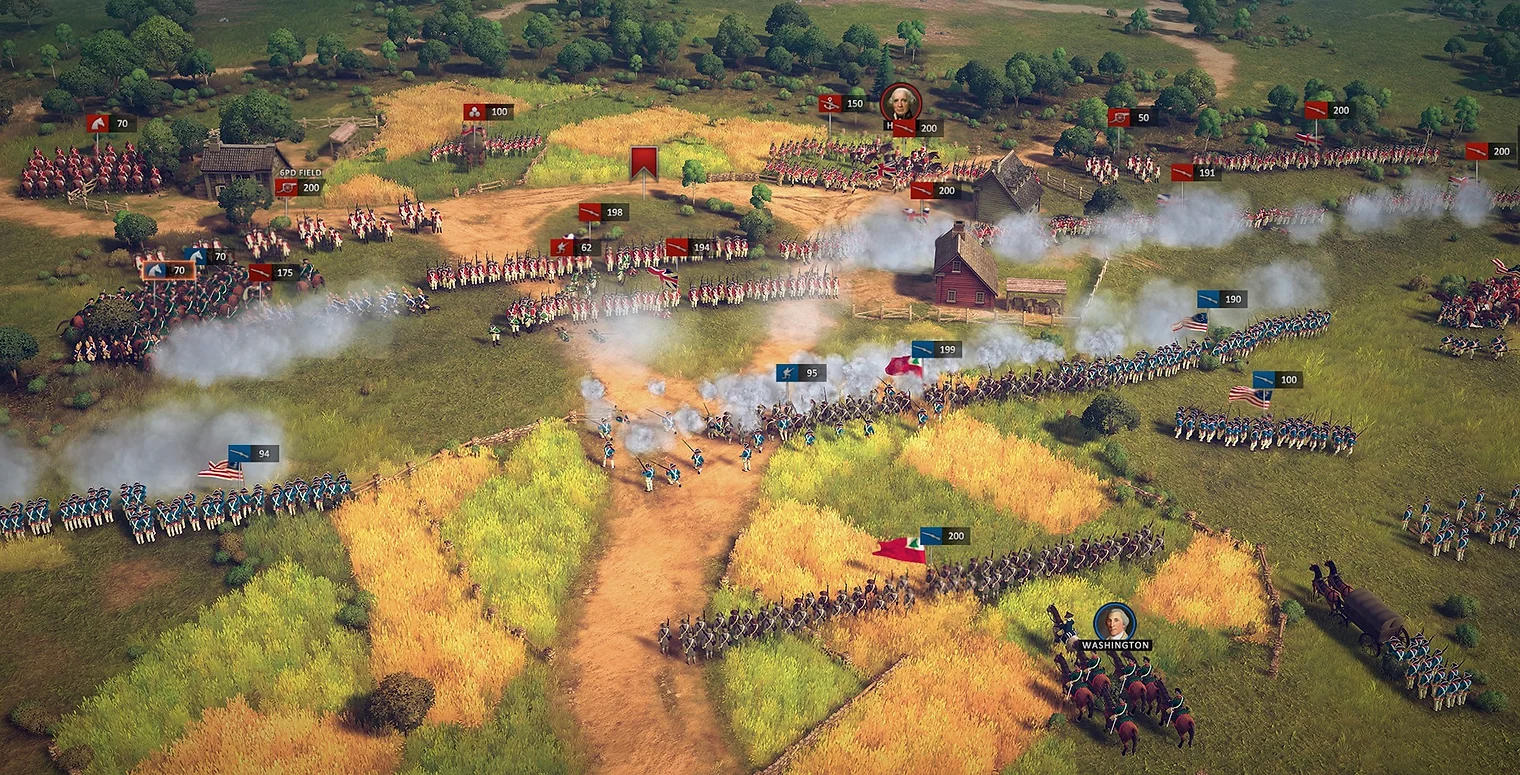Select the anchor-icon unit showing 150 strength

point(829,102)
